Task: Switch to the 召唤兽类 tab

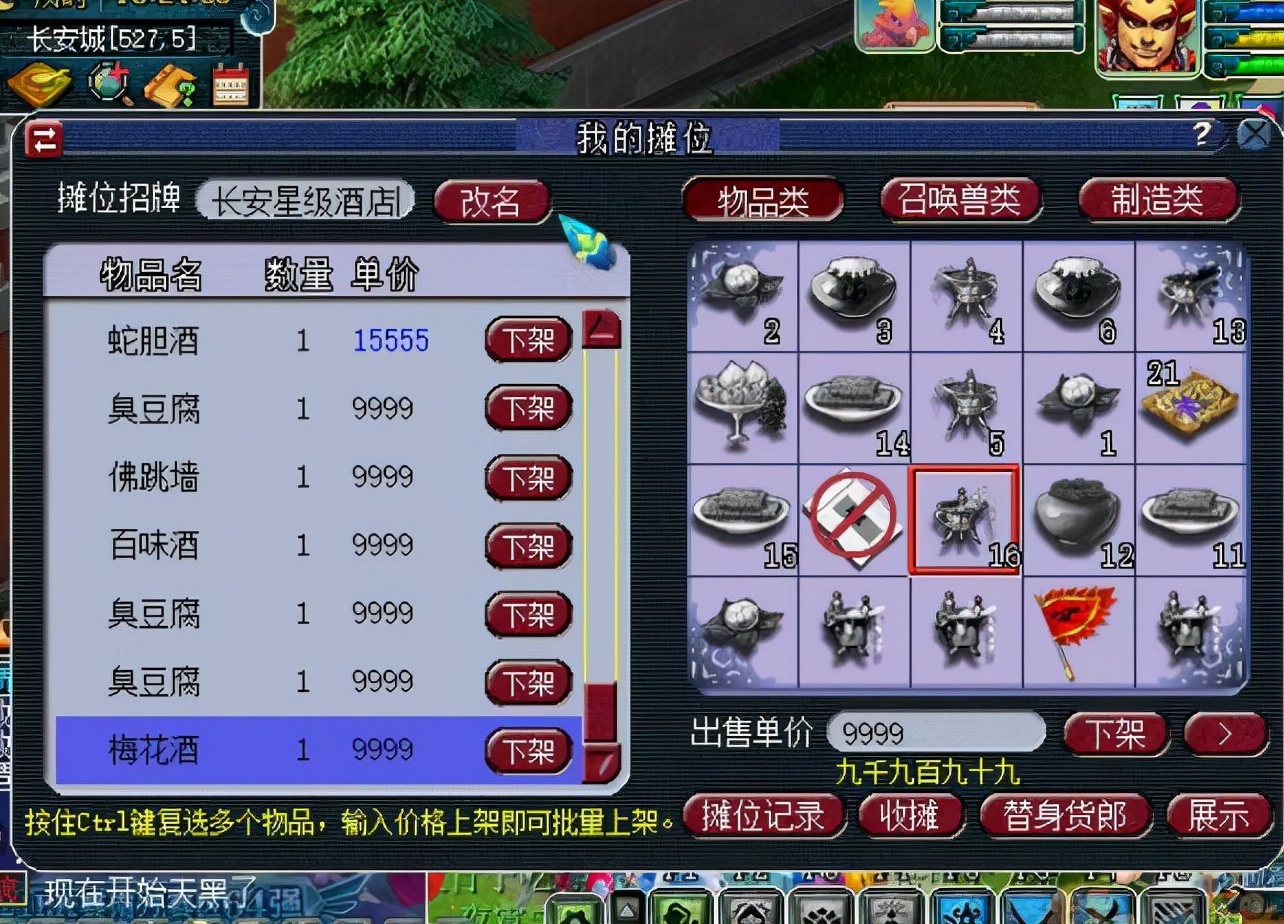Action: tap(961, 200)
